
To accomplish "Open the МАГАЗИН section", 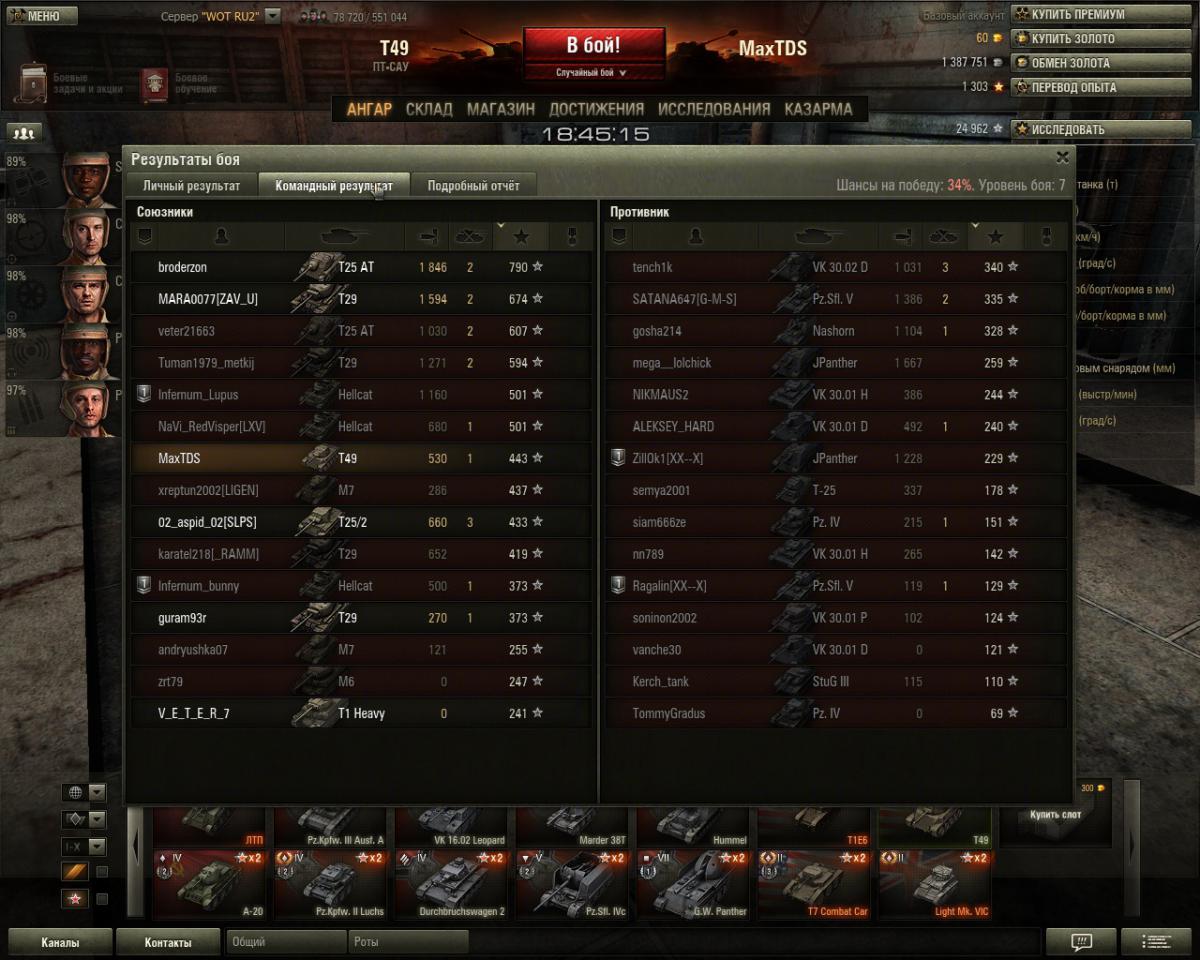I will pyautogui.click(x=500, y=109).
